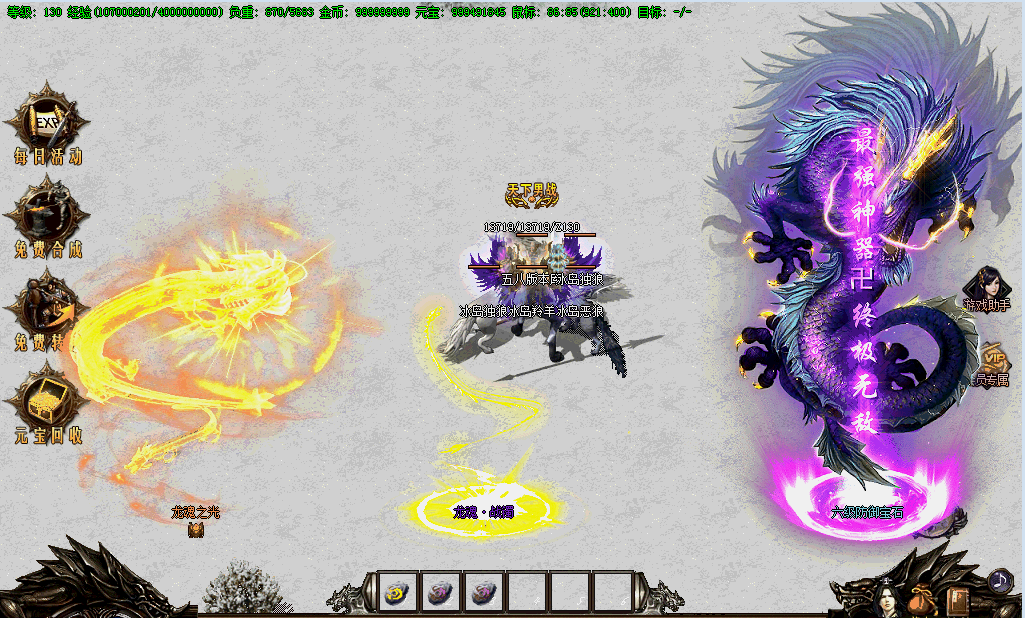Open the 元宝回收 treasure chest icon
The image size is (1025, 618).
click(x=46, y=400)
